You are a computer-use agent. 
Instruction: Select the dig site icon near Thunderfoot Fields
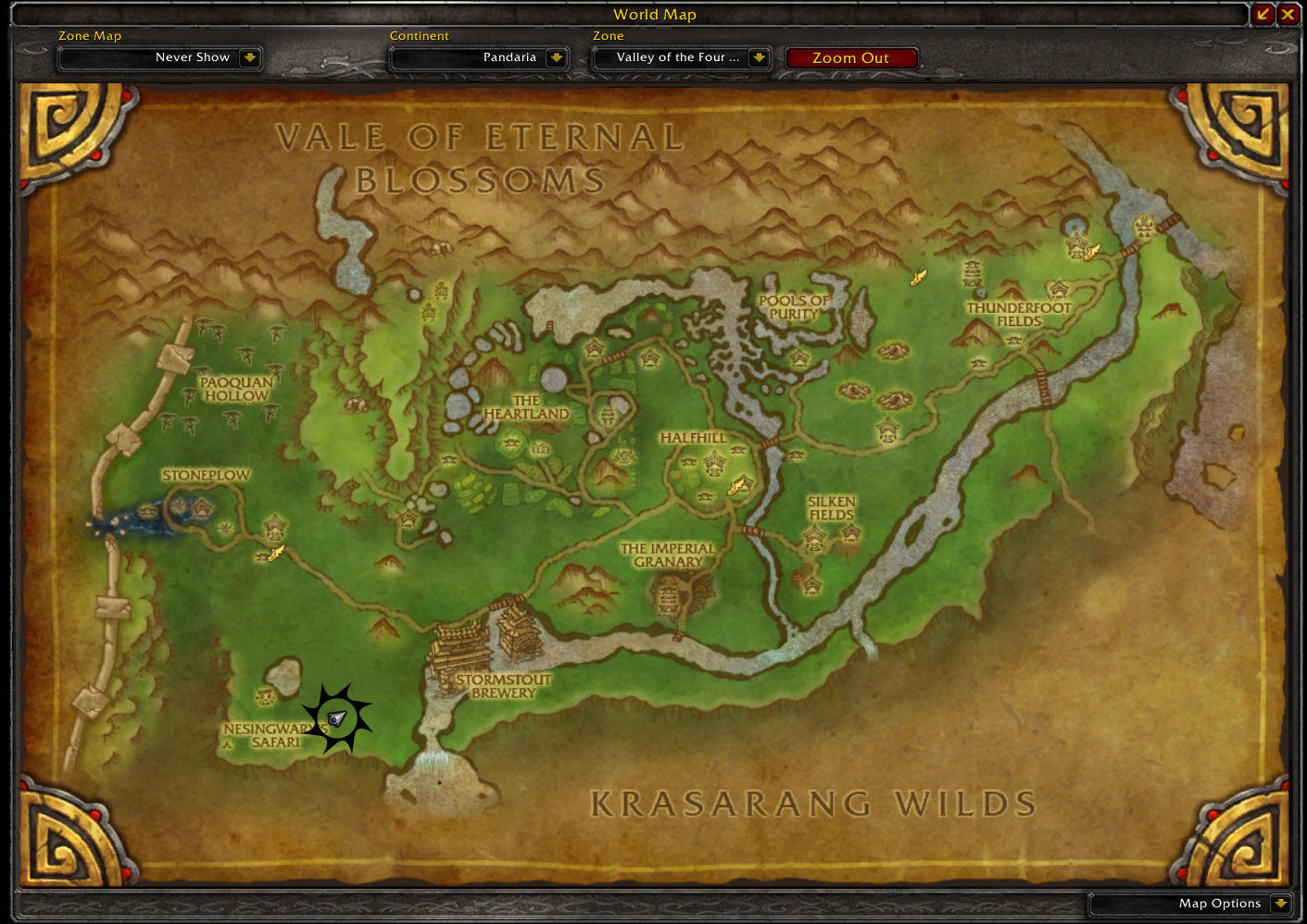[x=917, y=275]
